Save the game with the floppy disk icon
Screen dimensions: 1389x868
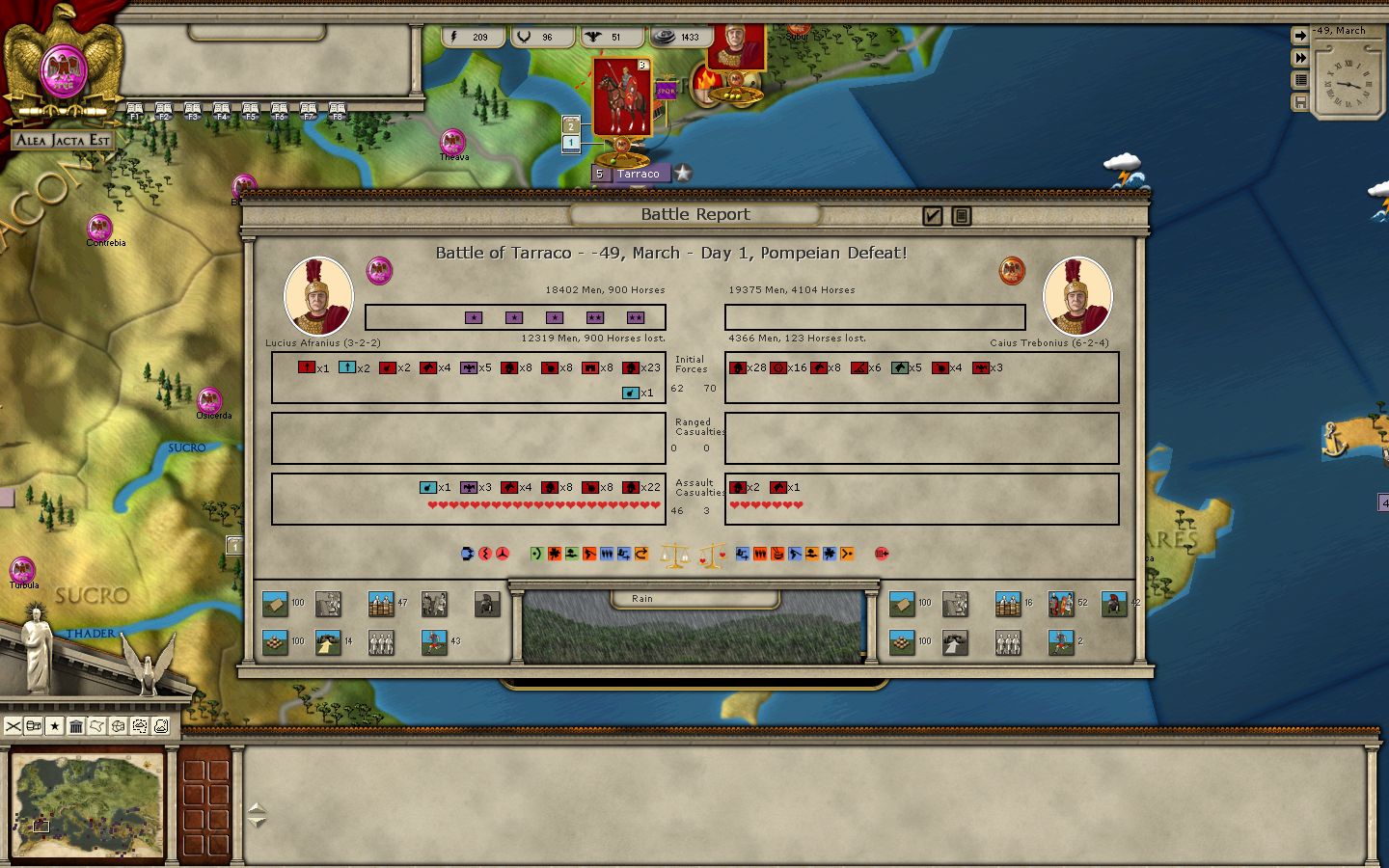(1300, 102)
